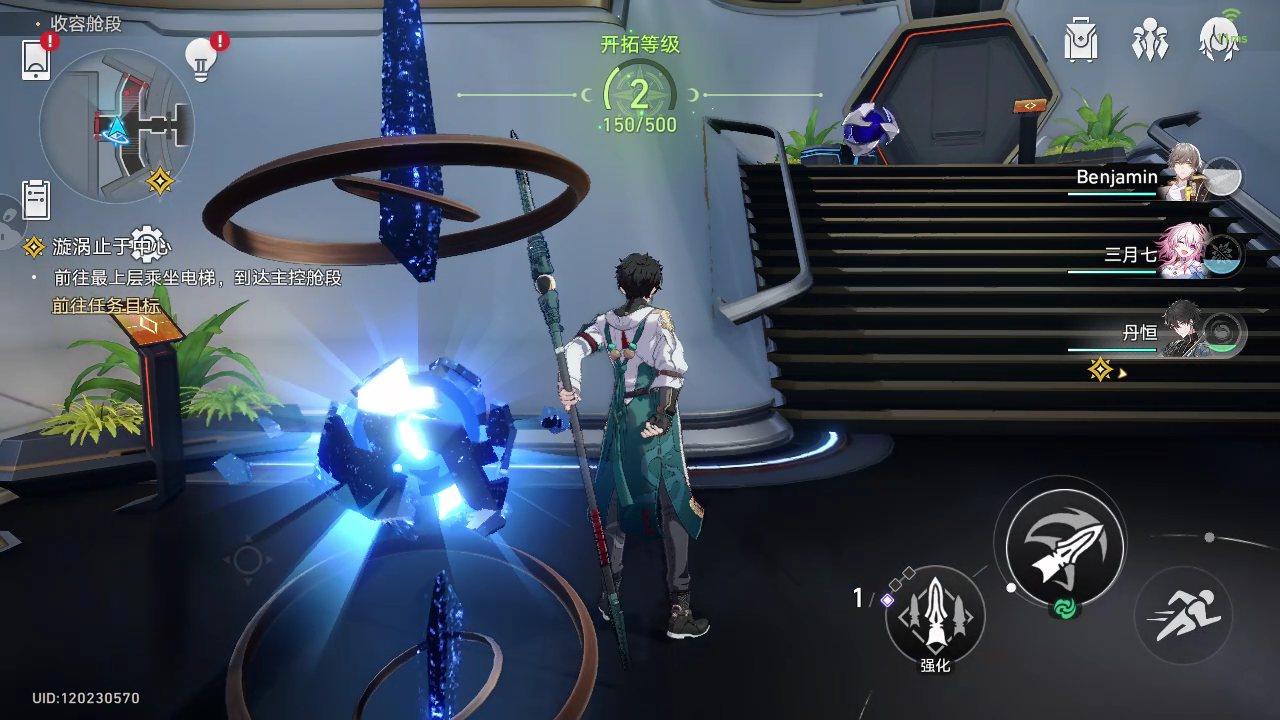Screen dimensions: 1280x720
Task: Open the phone menu icon
Action: pos(36,59)
